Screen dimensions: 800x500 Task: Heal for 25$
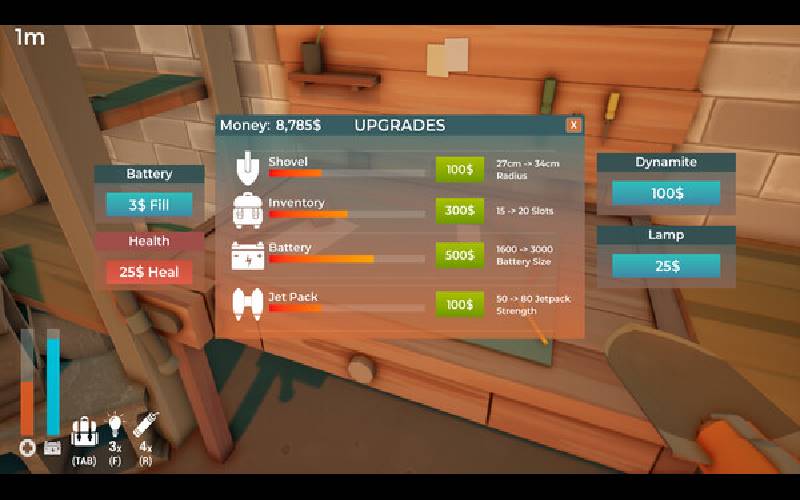tap(149, 272)
